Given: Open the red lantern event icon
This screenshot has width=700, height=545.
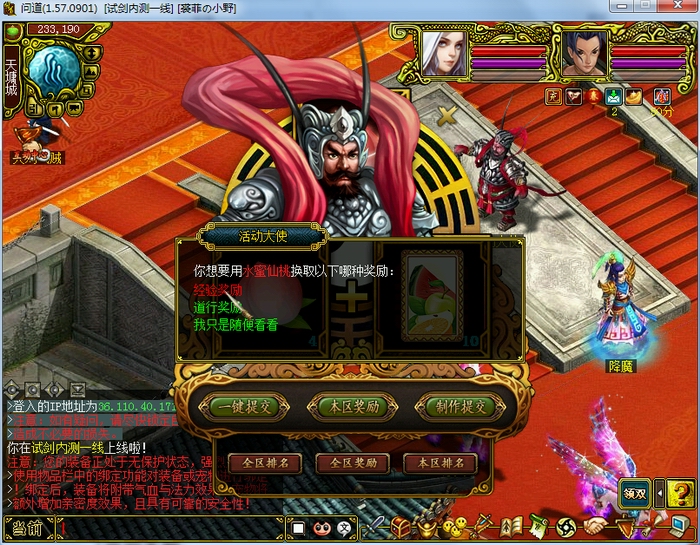Looking at the screenshot, I should pyautogui.click(x=593, y=96).
